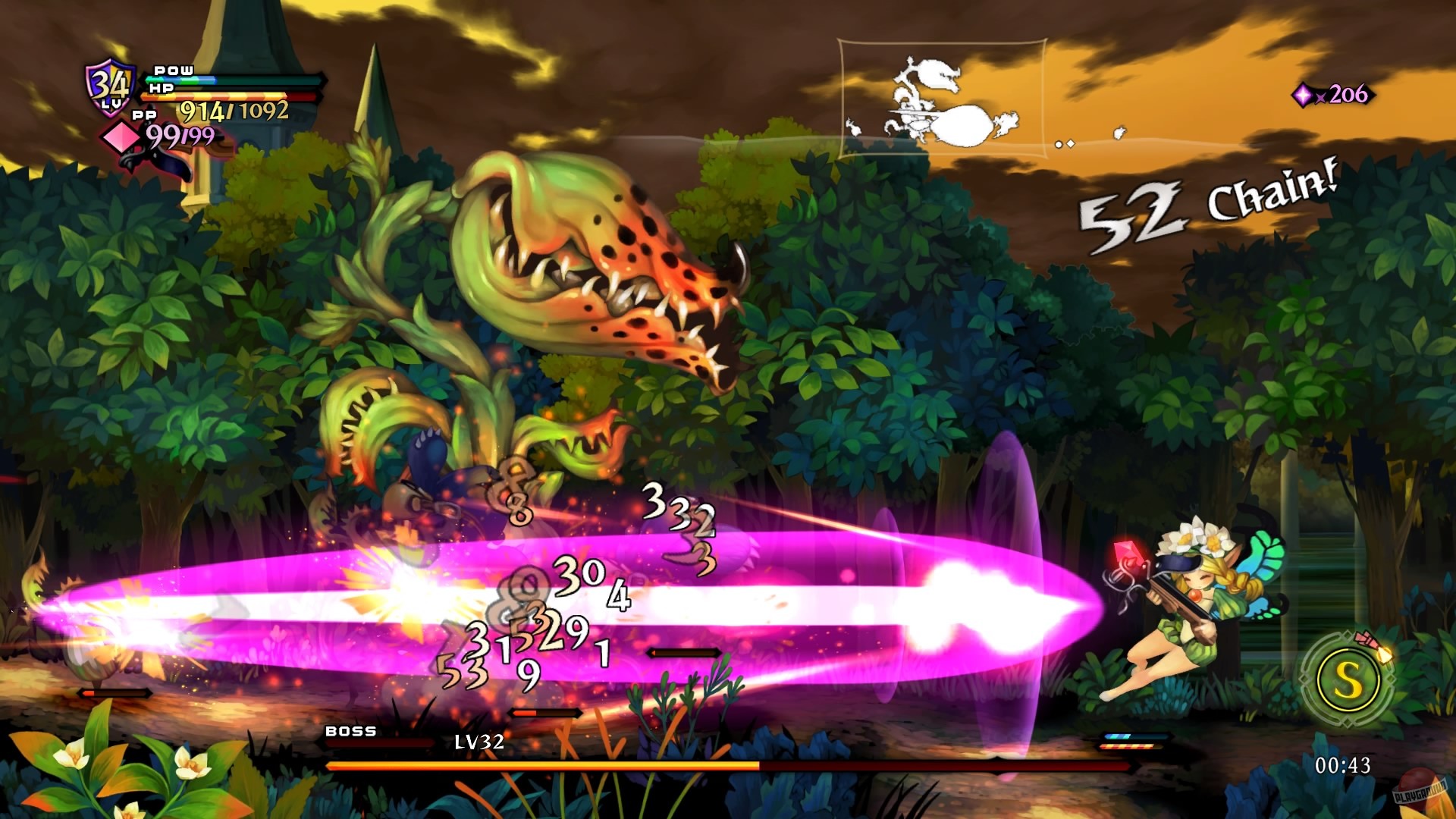Expand the 52 Chain counter display

point(1206,209)
